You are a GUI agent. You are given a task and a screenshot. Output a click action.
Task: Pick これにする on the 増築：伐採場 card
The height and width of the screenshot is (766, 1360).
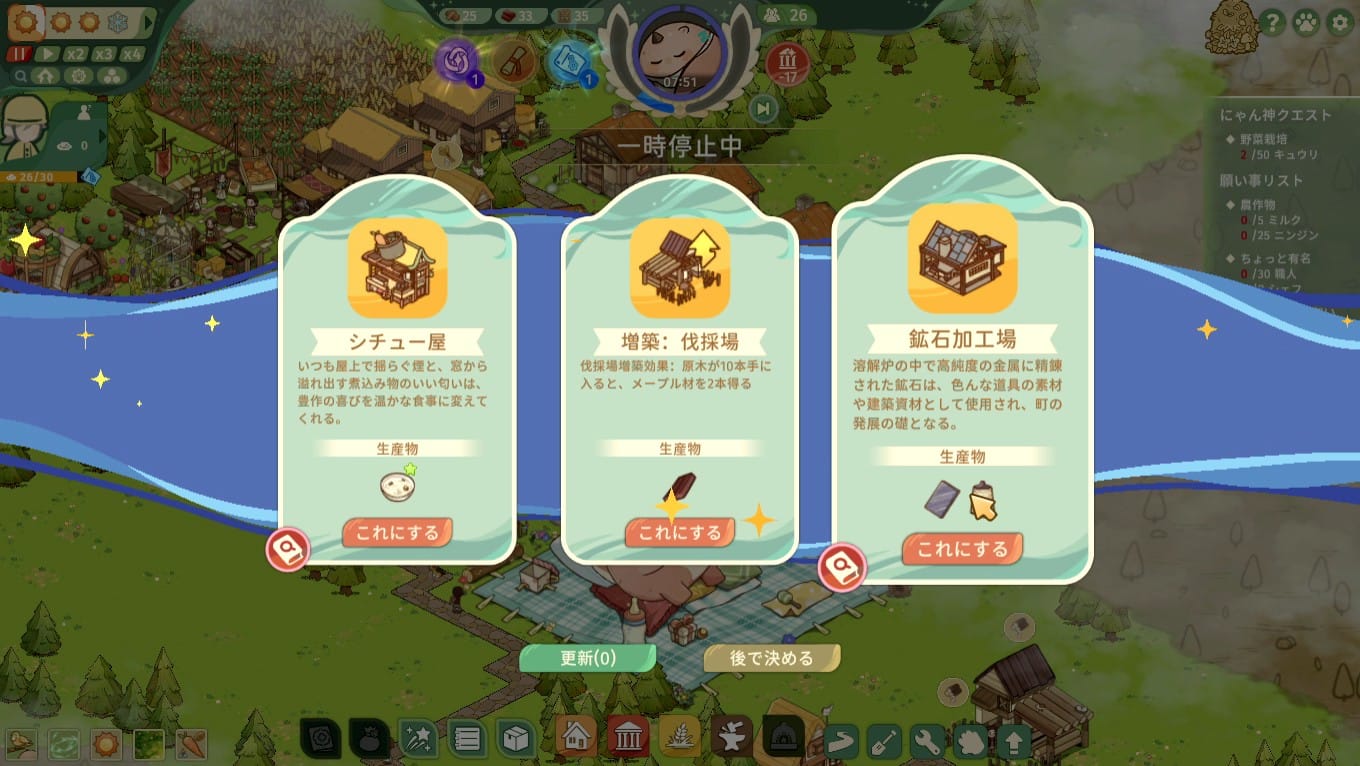pos(680,533)
